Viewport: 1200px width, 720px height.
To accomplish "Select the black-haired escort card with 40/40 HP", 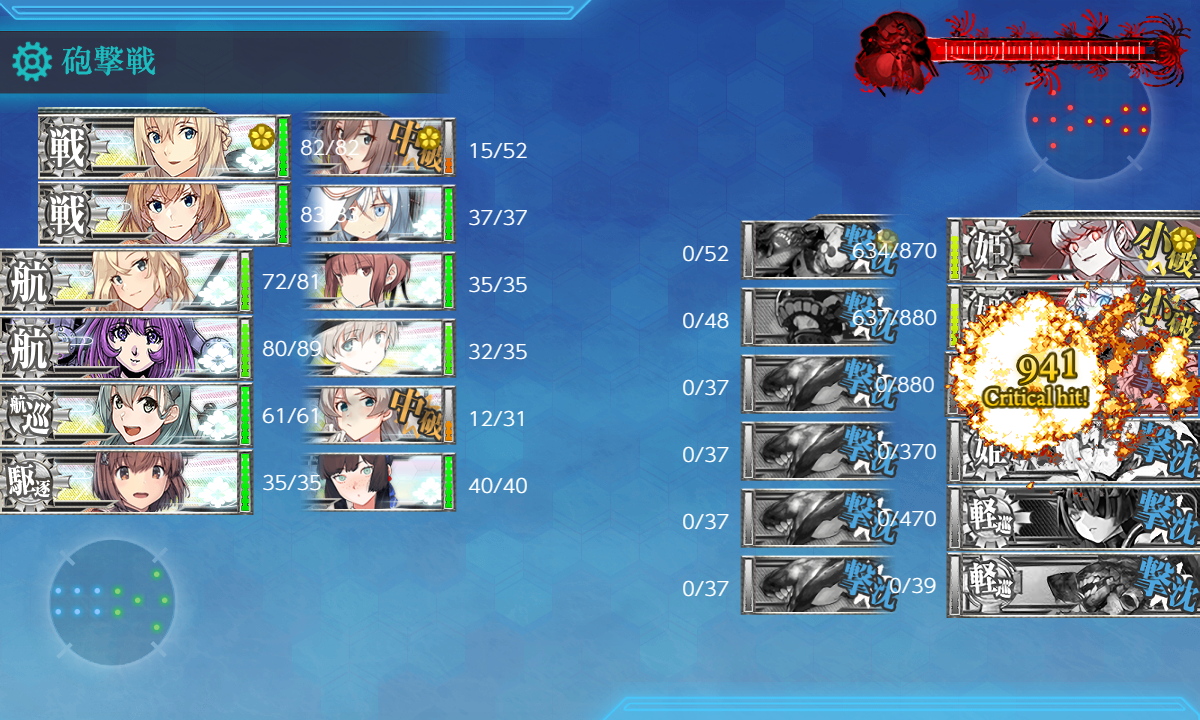I will pyautogui.click(x=380, y=482).
